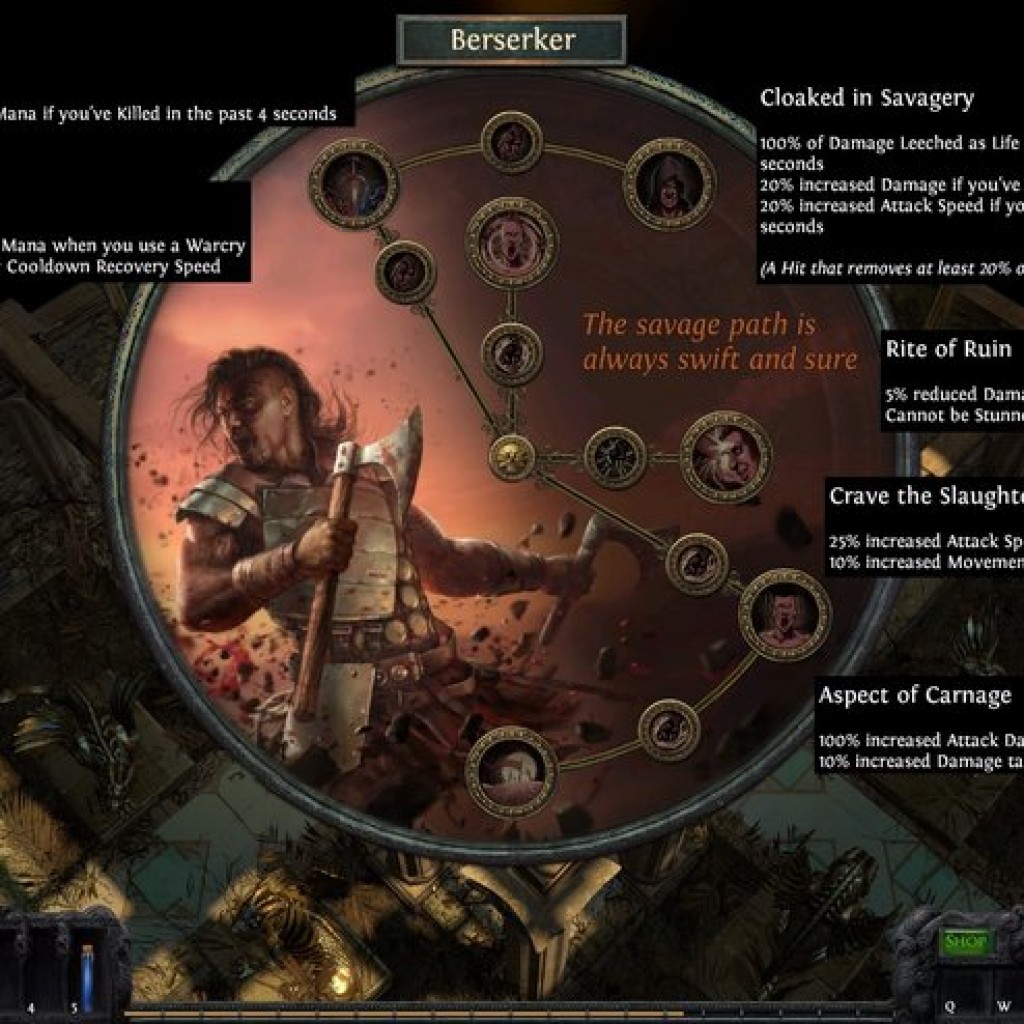The image size is (1024, 1024).
Task: Select small node between skull and Rite of Ruin
Action: click(x=615, y=457)
